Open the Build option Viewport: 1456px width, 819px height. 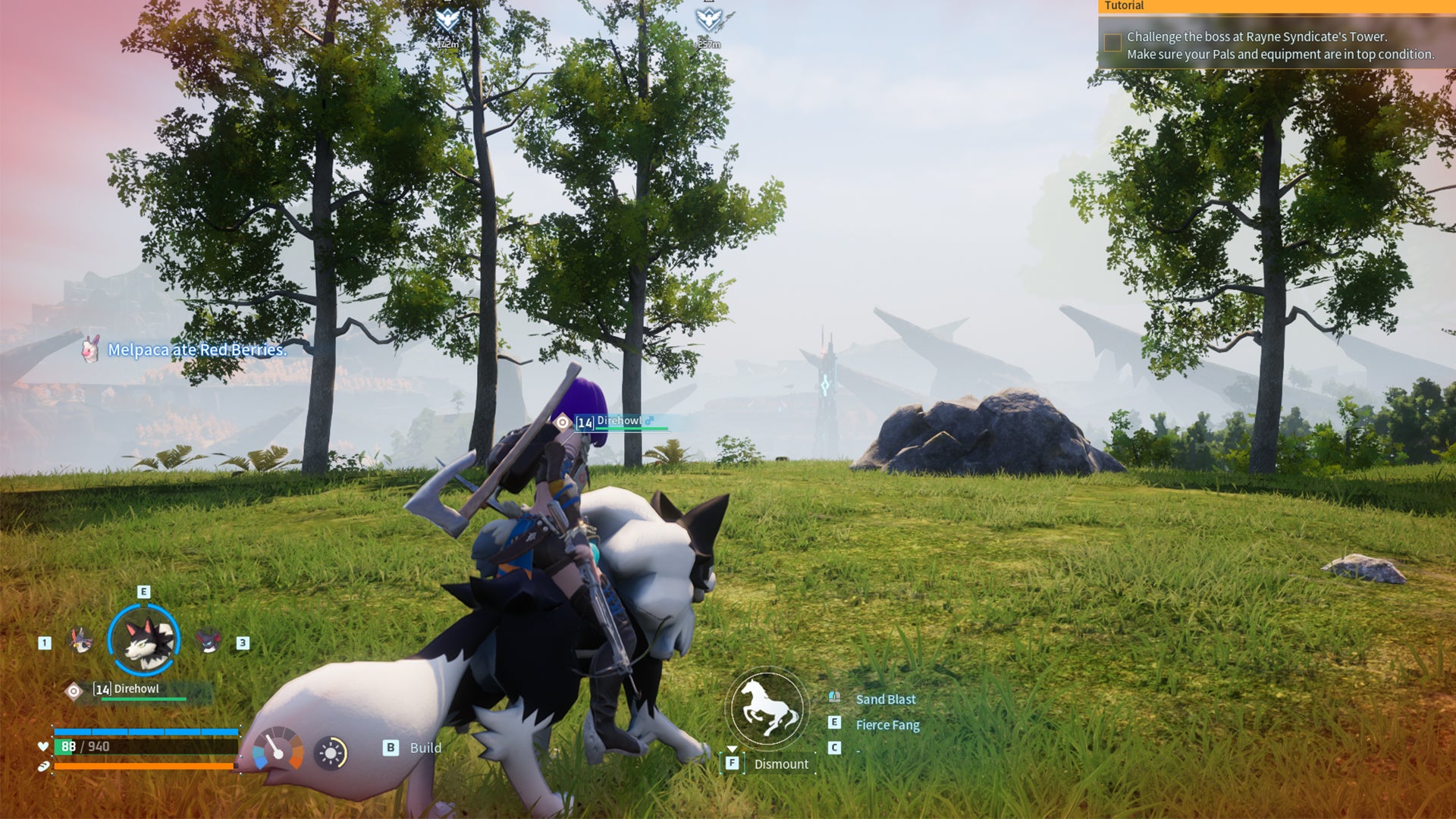tap(425, 748)
